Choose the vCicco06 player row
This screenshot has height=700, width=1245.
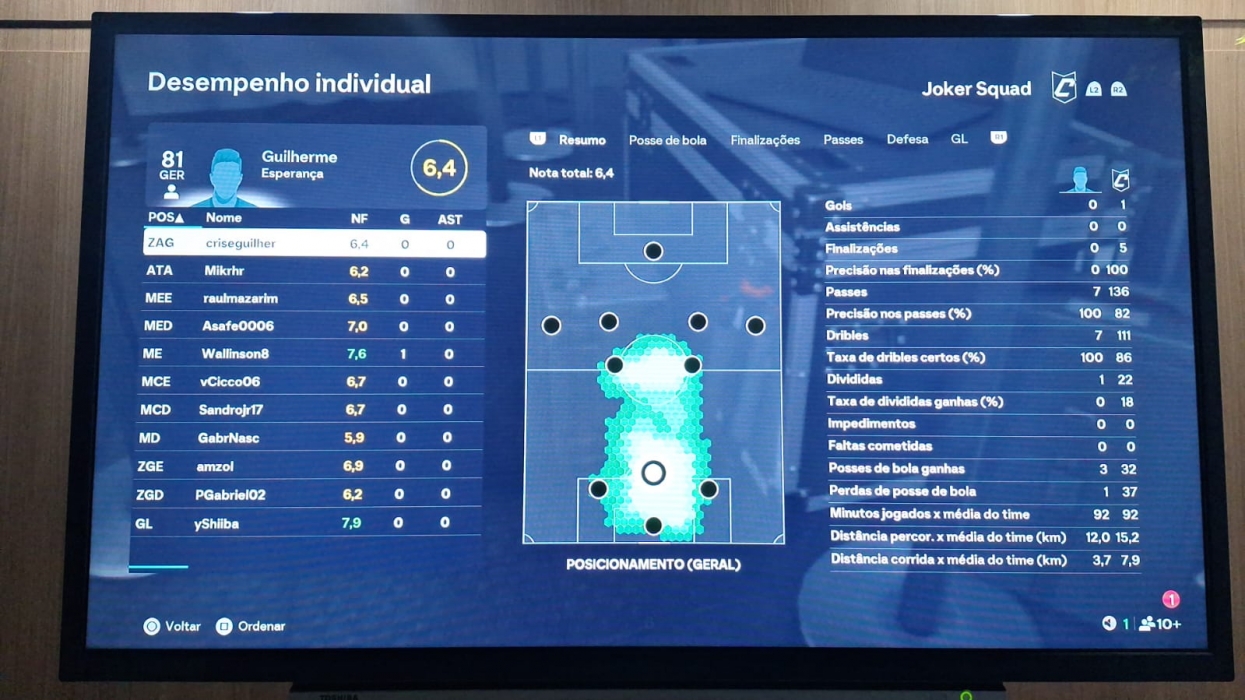pyautogui.click(x=310, y=381)
